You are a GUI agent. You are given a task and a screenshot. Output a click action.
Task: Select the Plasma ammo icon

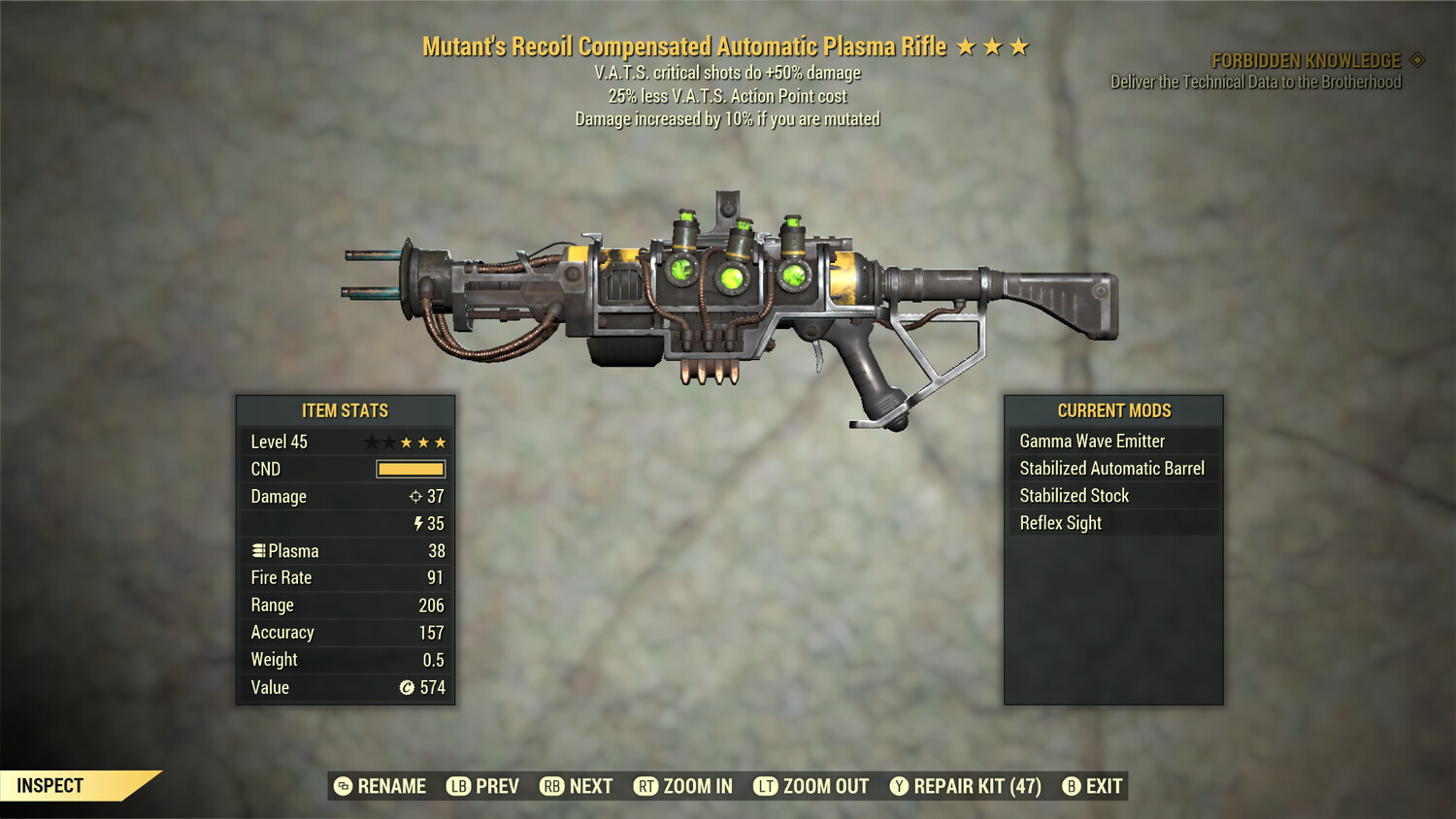click(258, 550)
